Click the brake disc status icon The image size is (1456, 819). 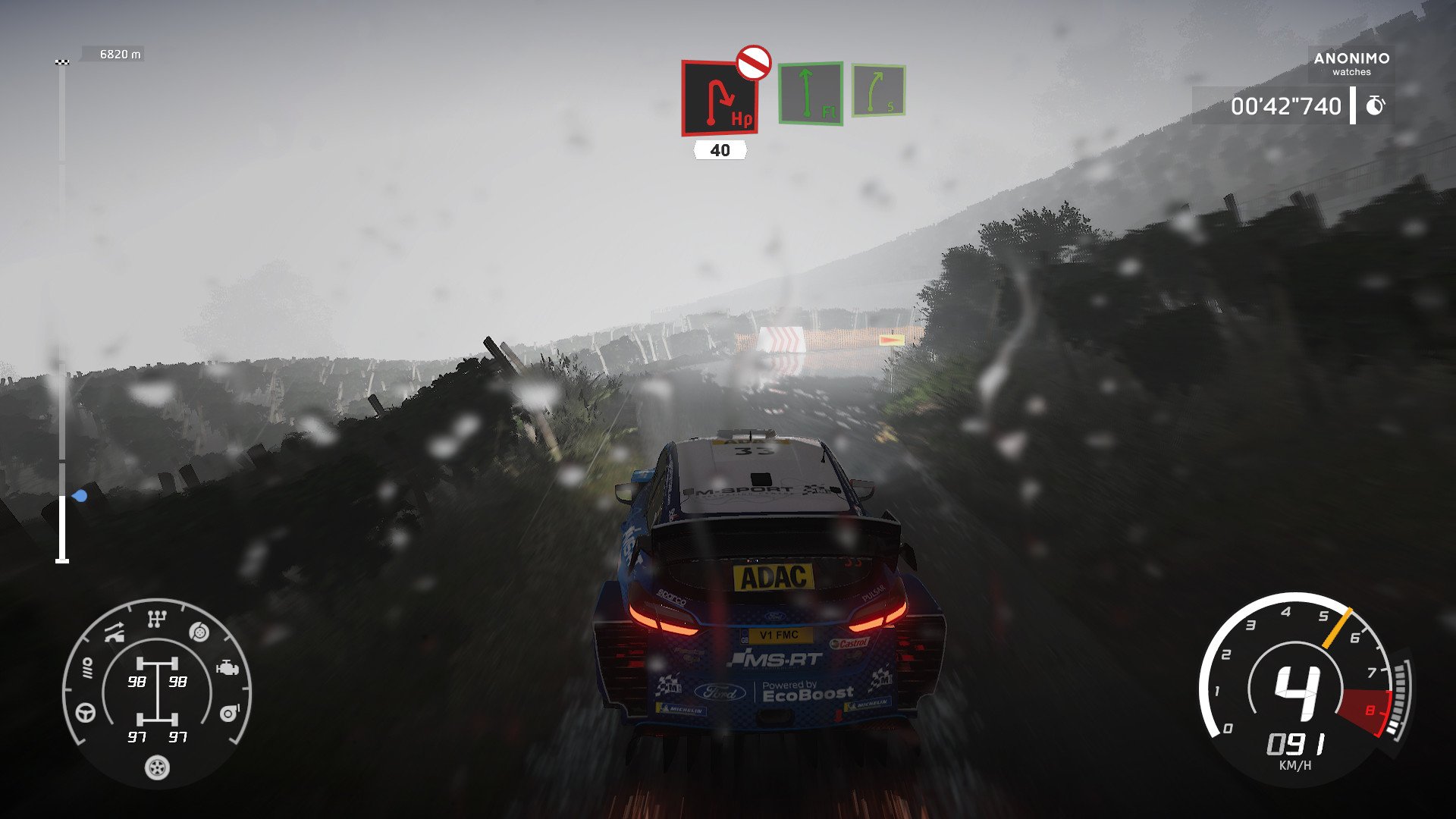[198, 632]
